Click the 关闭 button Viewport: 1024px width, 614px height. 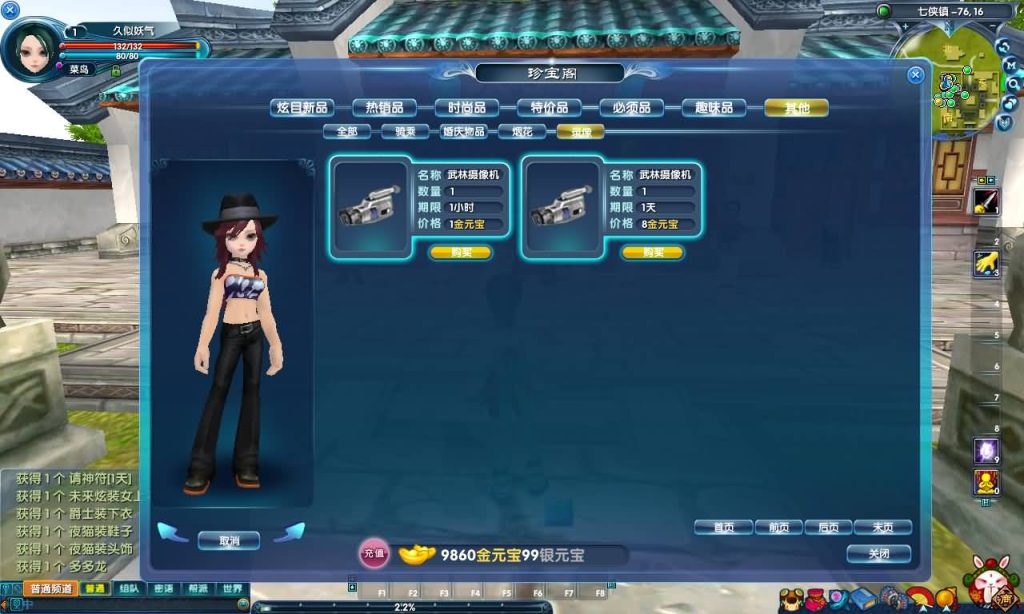point(878,553)
